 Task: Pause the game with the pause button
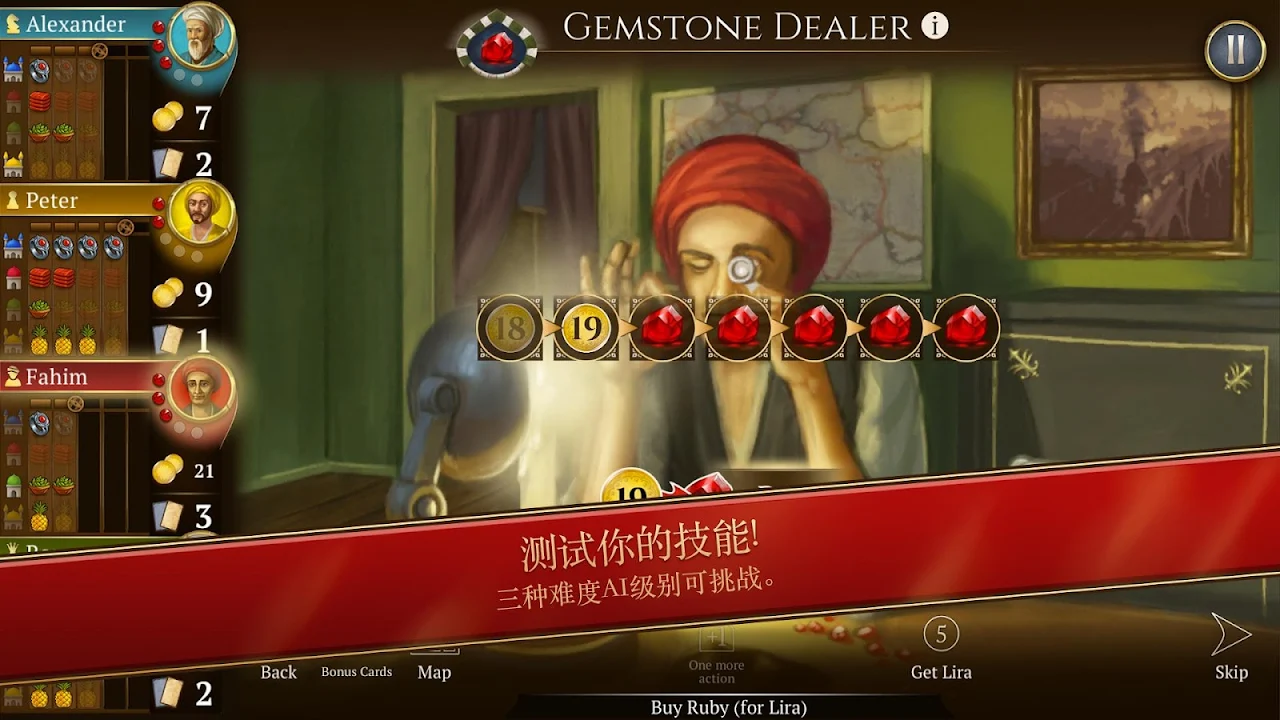tap(1235, 50)
